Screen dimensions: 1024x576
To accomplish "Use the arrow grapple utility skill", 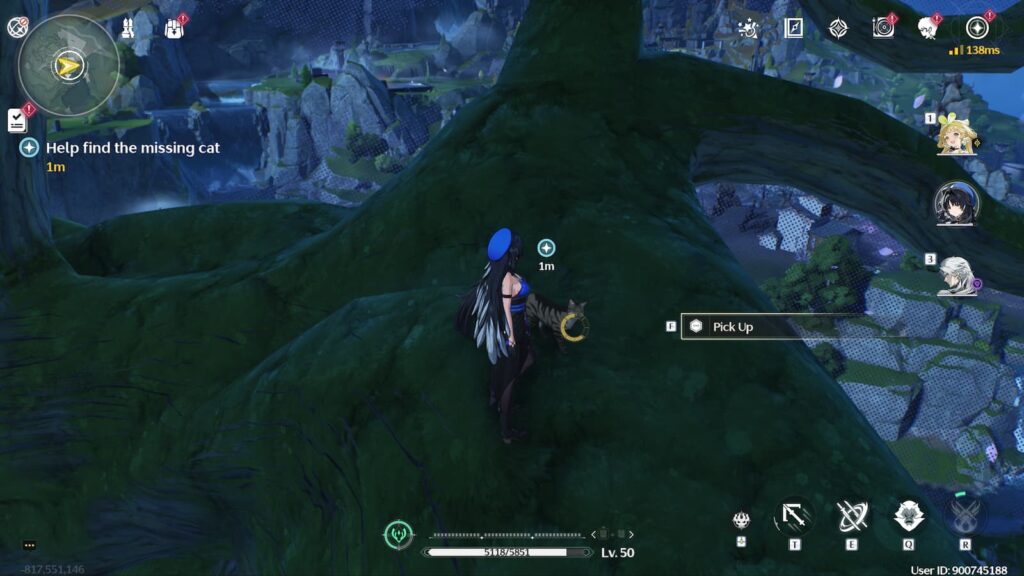I will 795,517.
